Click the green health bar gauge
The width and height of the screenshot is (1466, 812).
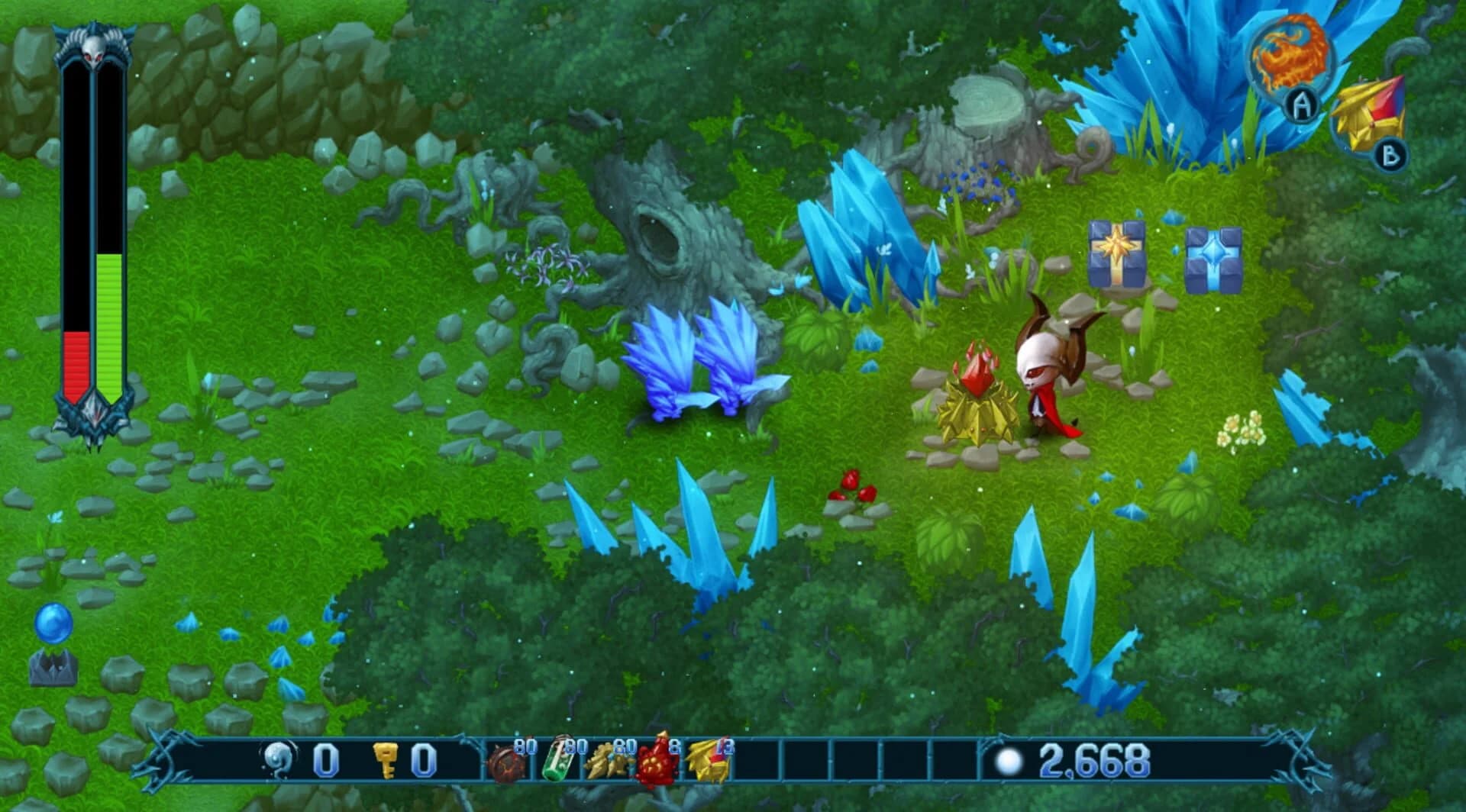[x=107, y=328]
